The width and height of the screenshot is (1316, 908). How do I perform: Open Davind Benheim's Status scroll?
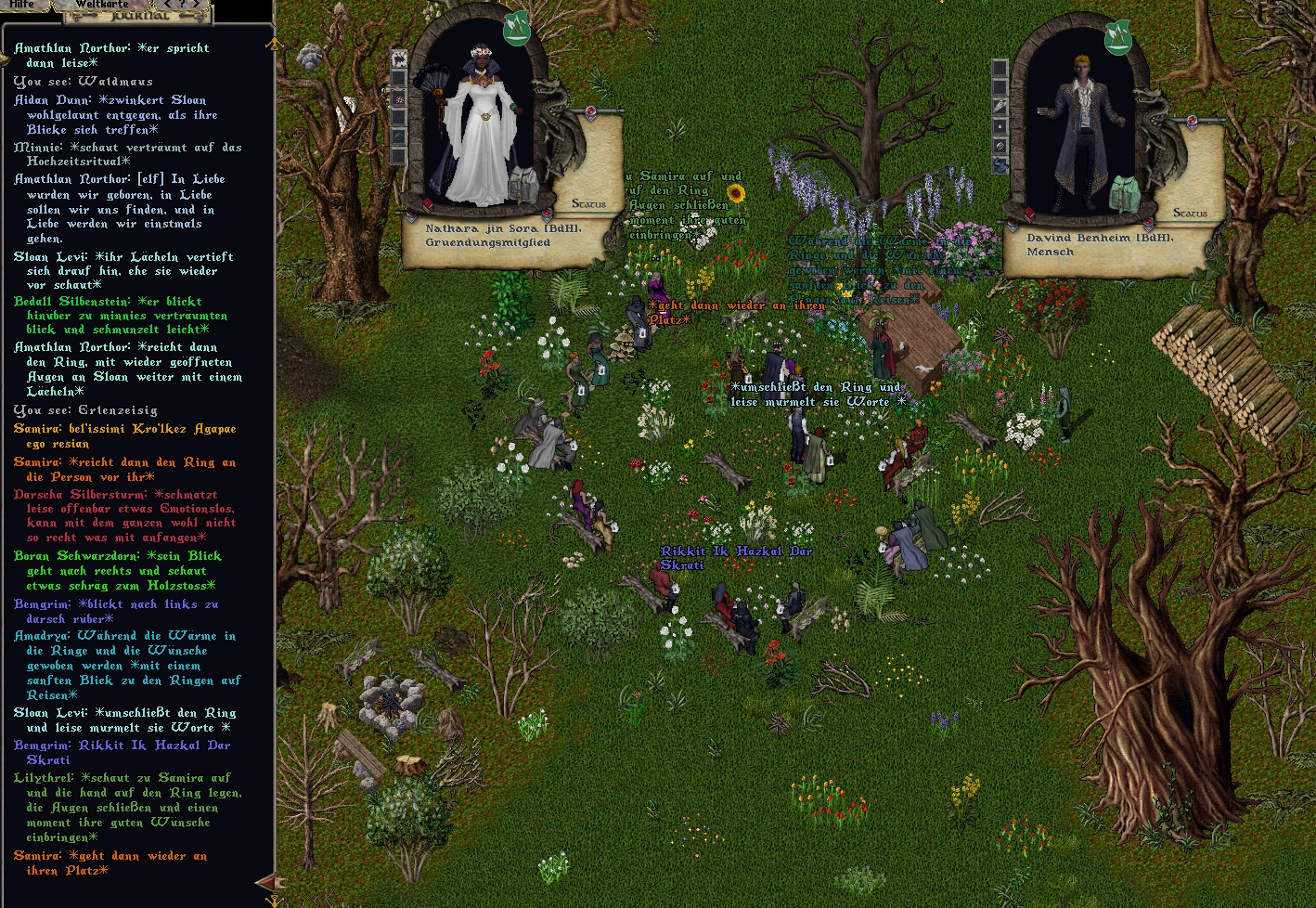[x=1190, y=213]
